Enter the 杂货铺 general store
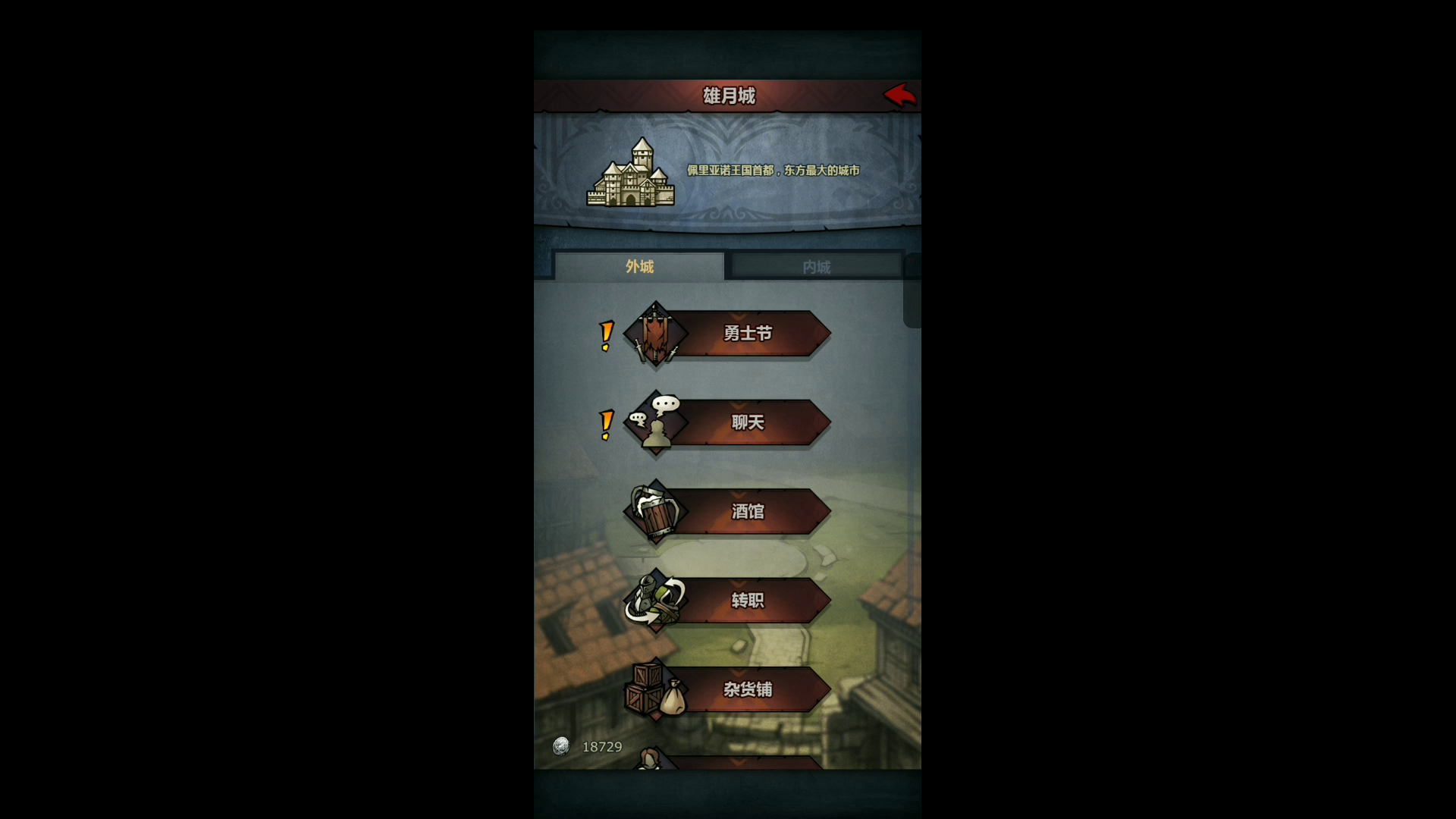Image resolution: width=1456 pixels, height=819 pixels. click(747, 691)
